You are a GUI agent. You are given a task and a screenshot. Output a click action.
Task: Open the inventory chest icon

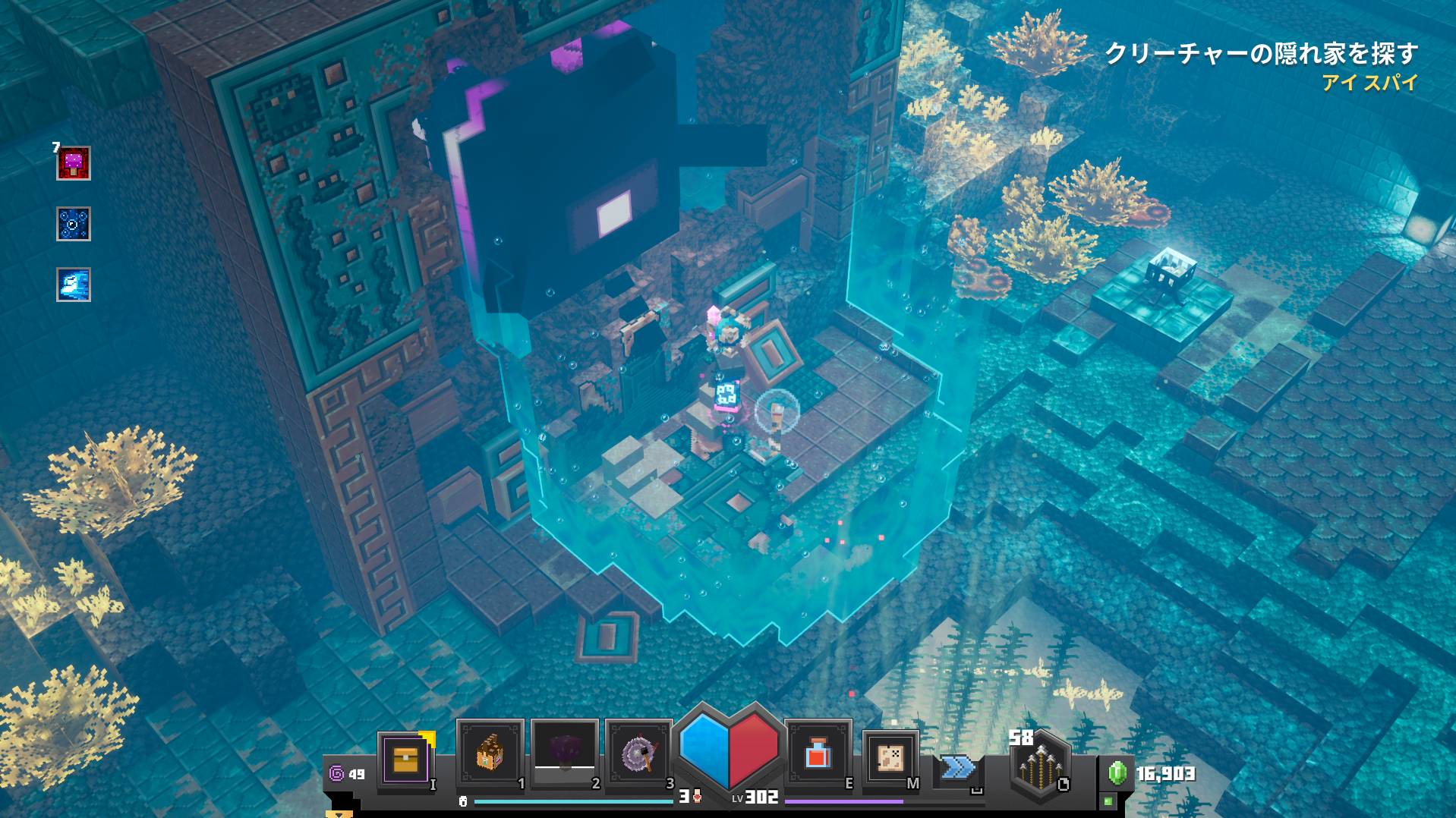coord(405,760)
